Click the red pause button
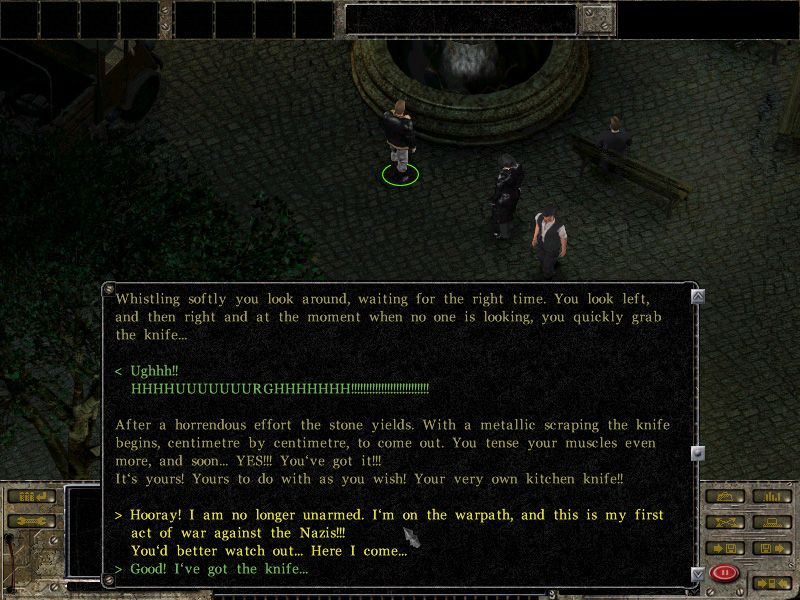The height and width of the screenshot is (600, 800). point(723,573)
